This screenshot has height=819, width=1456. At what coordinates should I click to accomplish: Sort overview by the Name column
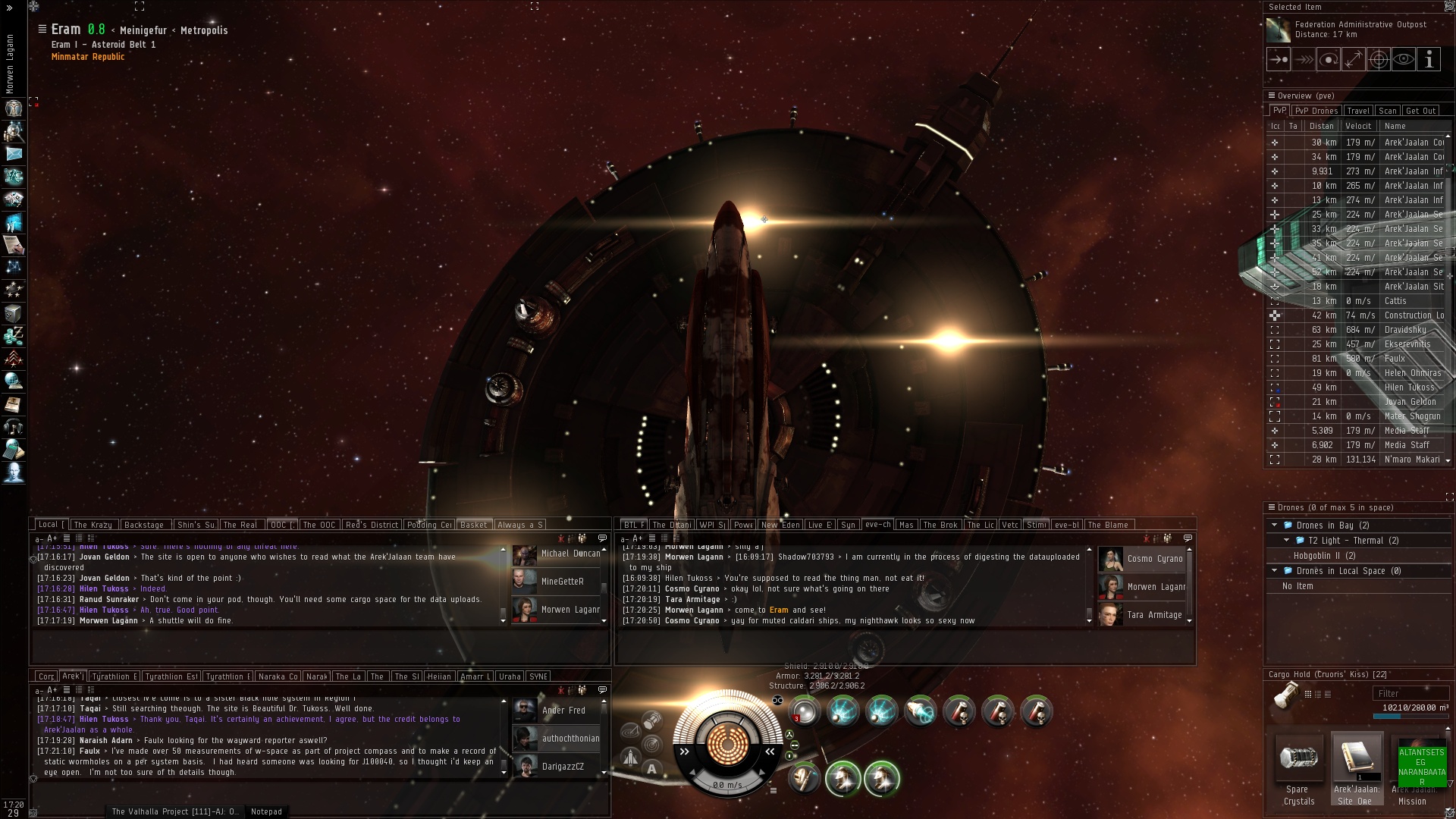(1395, 126)
